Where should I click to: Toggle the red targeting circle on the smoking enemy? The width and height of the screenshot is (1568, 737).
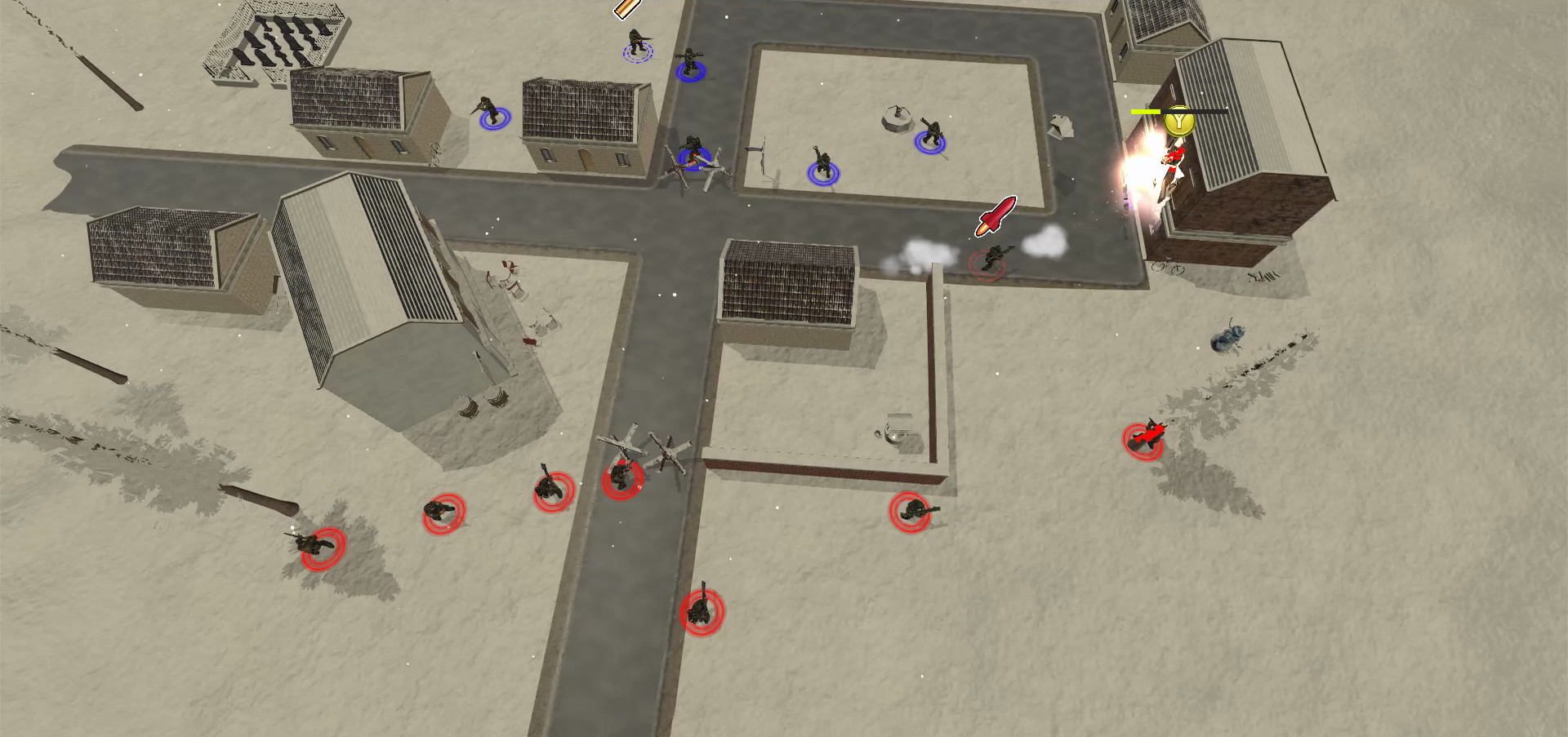(987, 261)
